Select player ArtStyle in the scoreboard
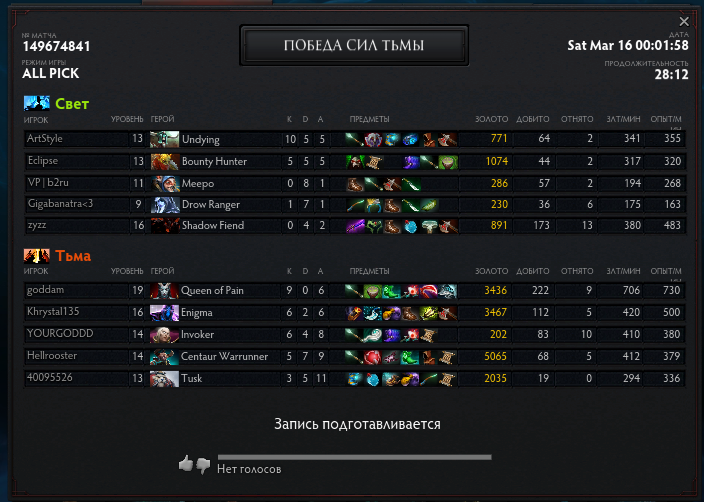Viewport: 704px width, 502px height. coord(45,139)
